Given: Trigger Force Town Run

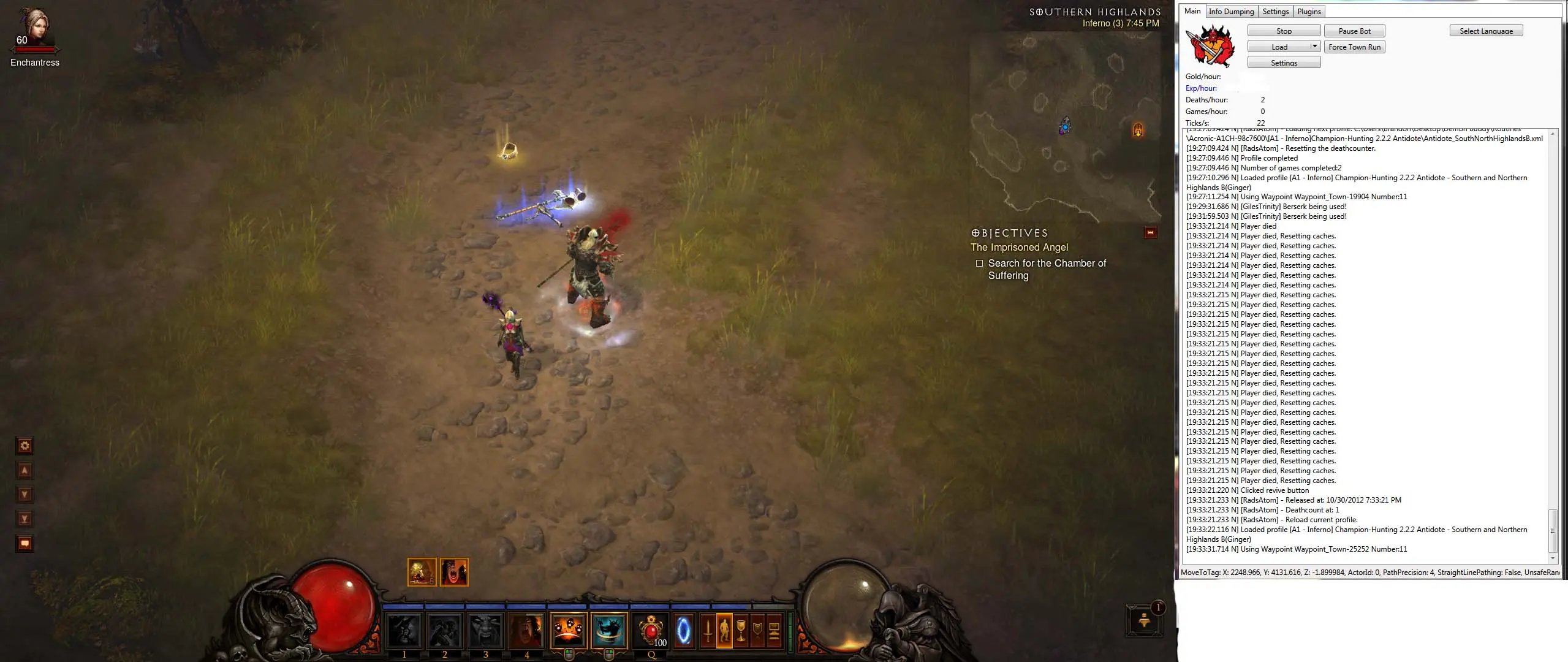Looking at the screenshot, I should tap(1354, 47).
